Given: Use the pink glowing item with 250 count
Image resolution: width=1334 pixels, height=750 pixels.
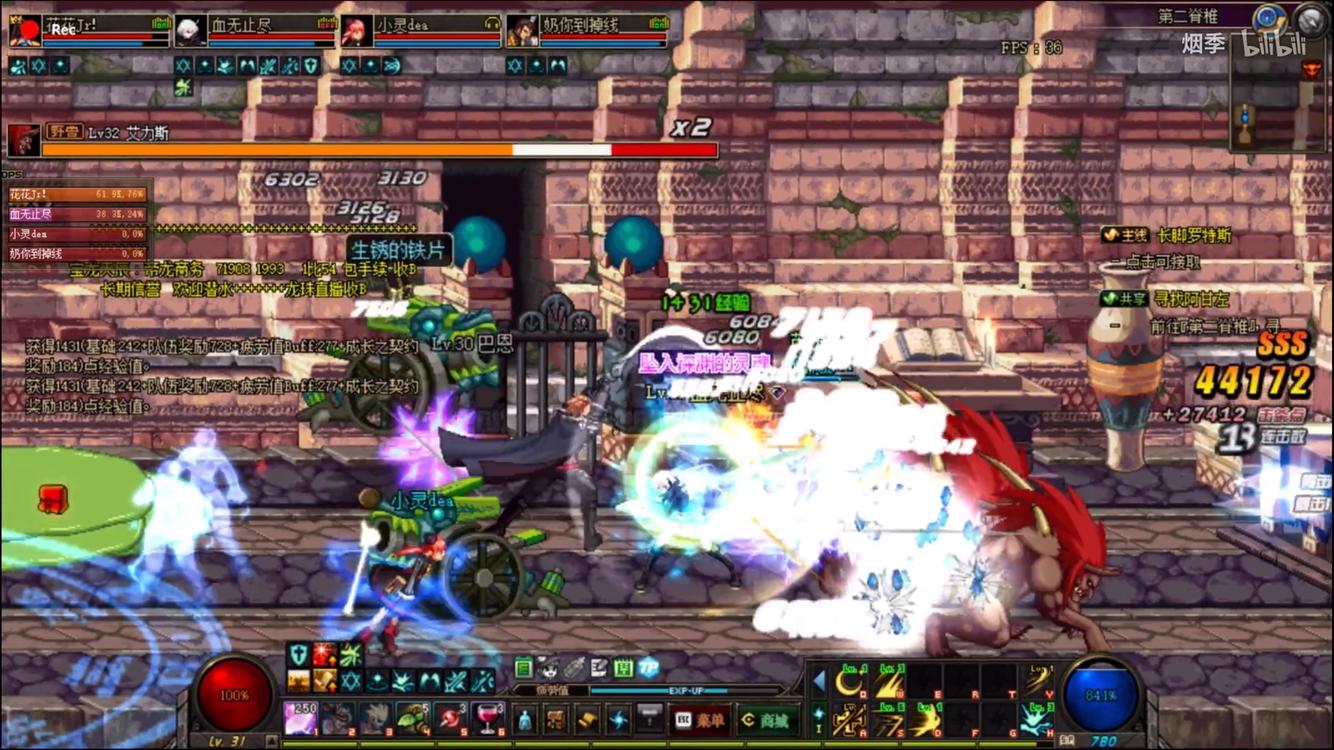Looking at the screenshot, I should tap(301, 718).
